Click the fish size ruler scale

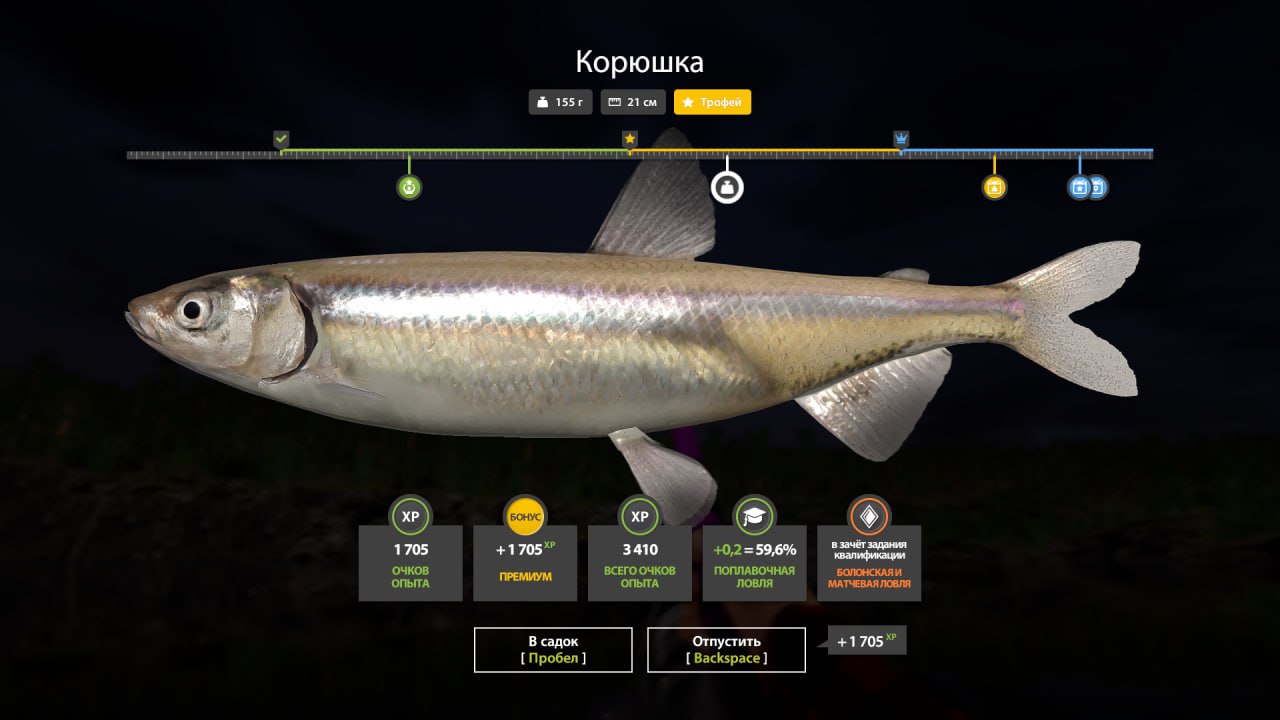[640, 154]
